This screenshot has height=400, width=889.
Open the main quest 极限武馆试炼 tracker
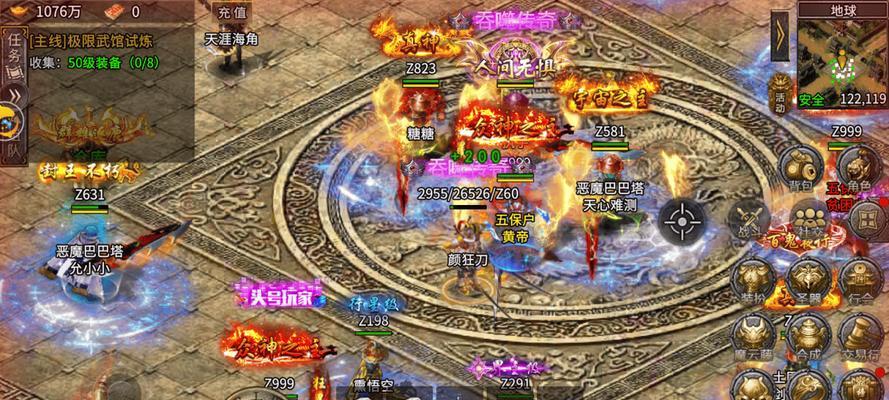[95, 41]
